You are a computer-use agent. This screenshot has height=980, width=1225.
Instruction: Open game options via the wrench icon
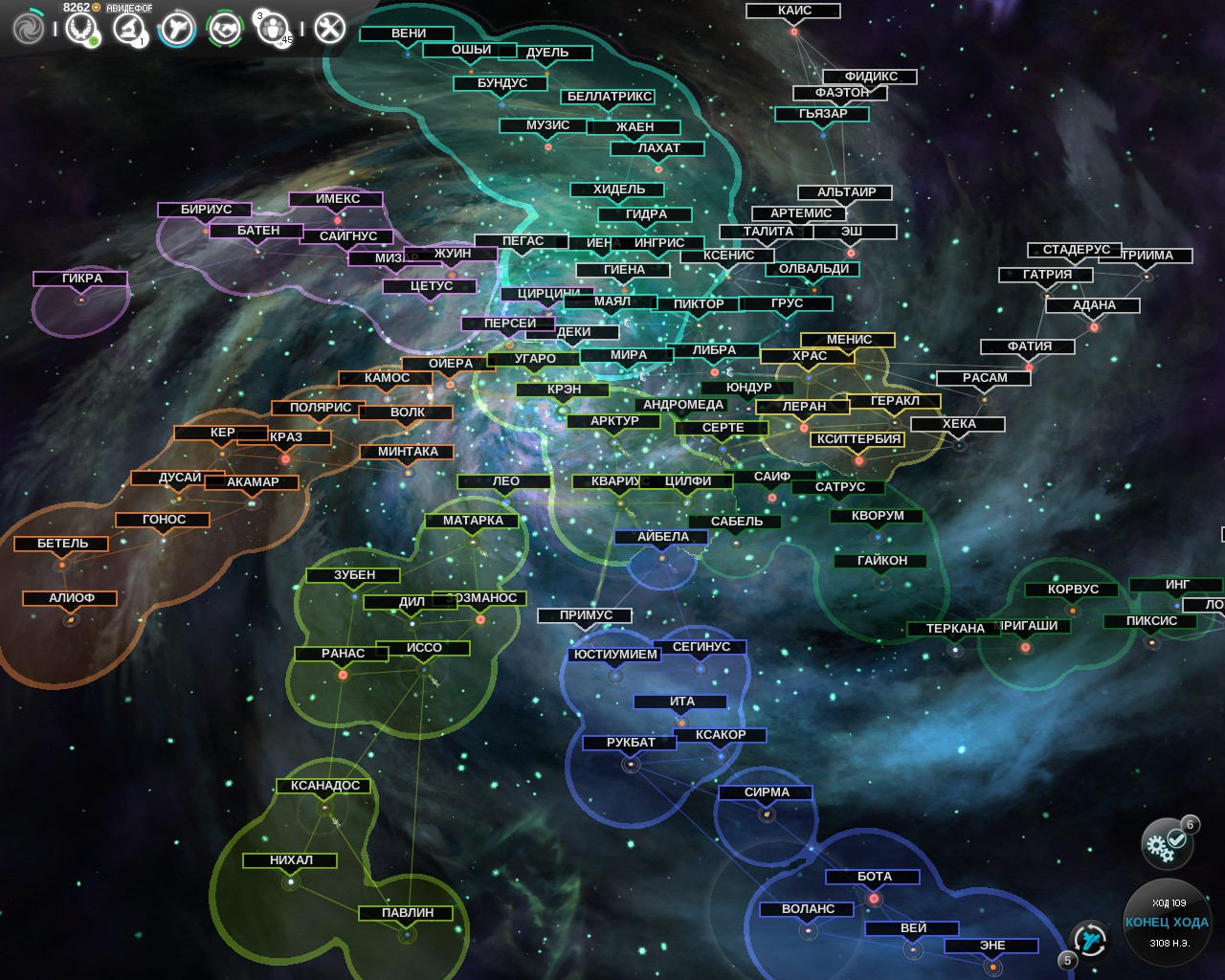330,28
